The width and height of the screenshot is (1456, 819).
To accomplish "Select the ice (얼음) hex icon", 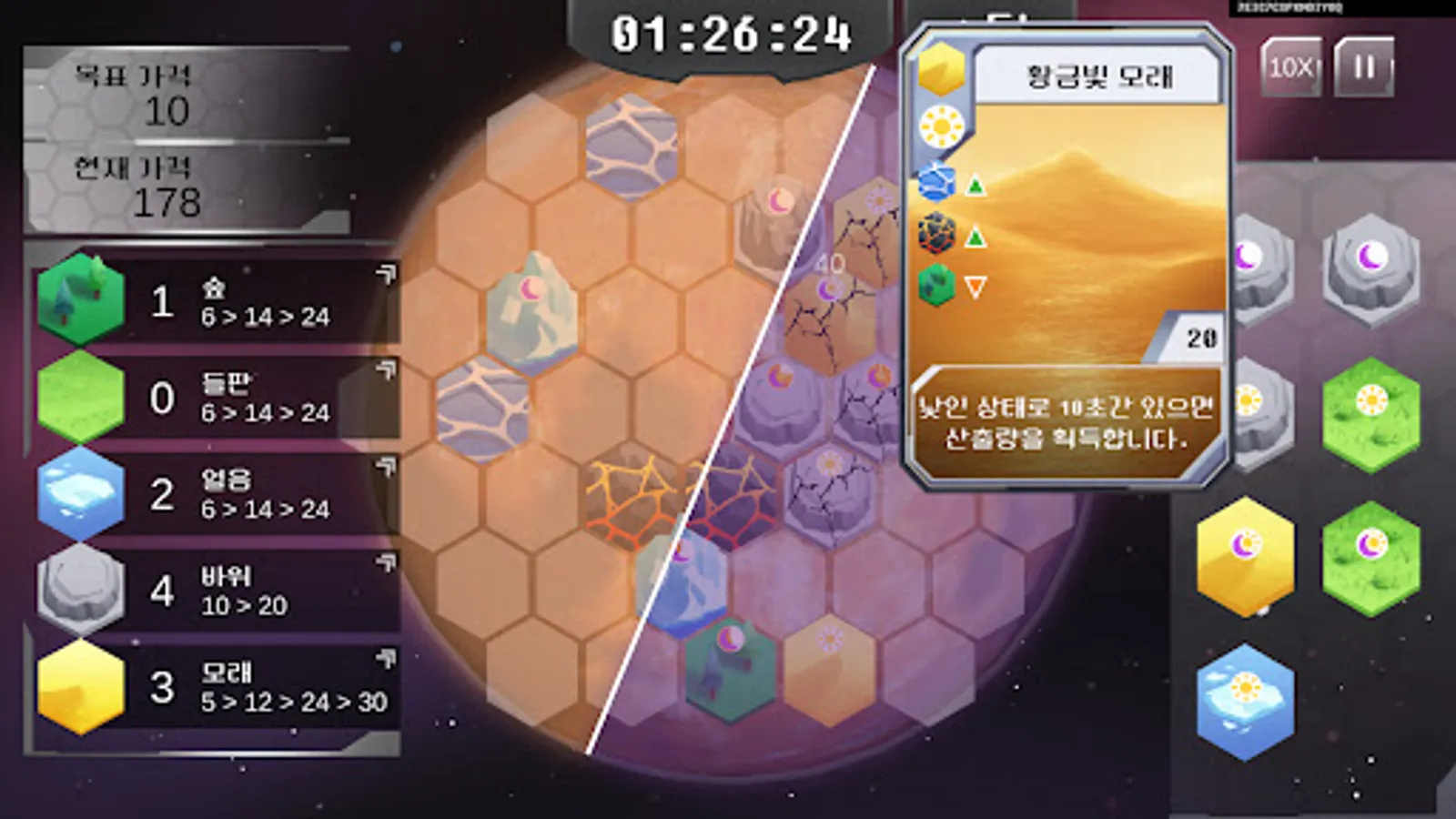I will coord(80,494).
